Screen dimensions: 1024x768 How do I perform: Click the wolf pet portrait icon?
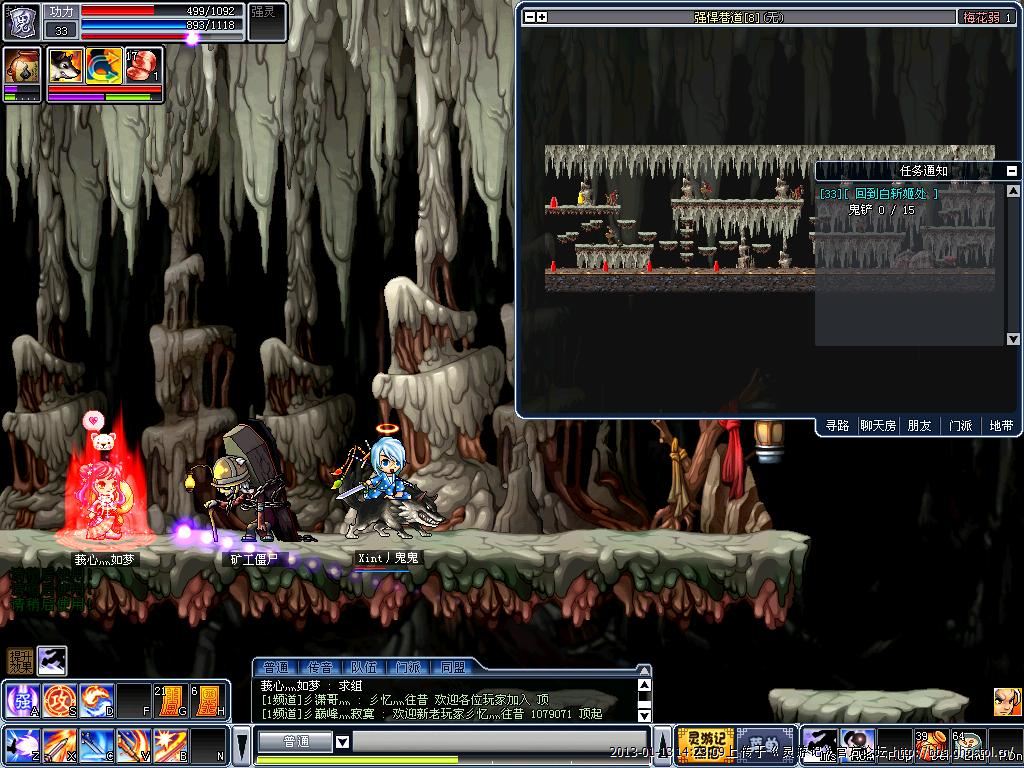click(66, 65)
